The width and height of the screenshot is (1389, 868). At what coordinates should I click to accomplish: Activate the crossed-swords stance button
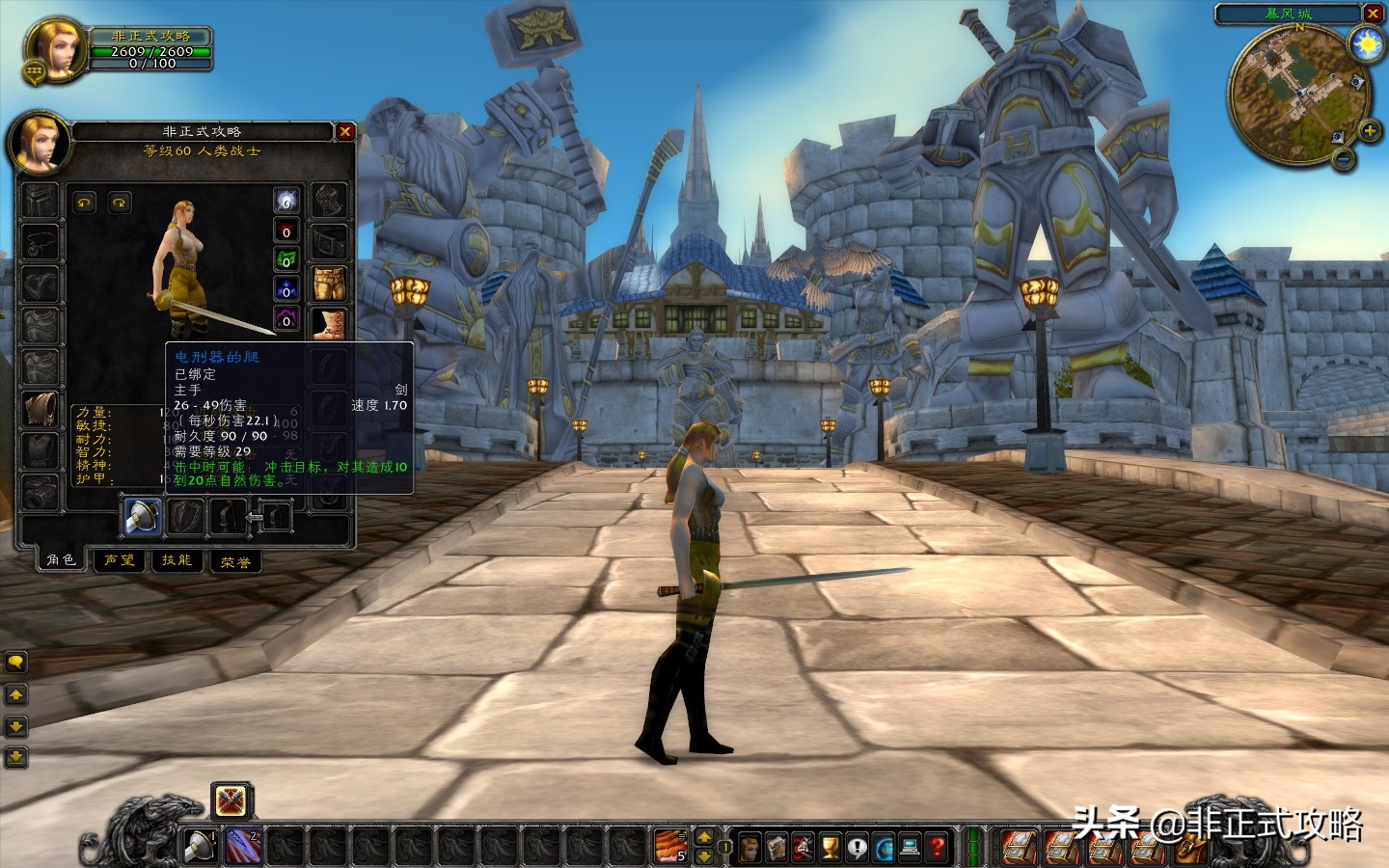(x=231, y=800)
